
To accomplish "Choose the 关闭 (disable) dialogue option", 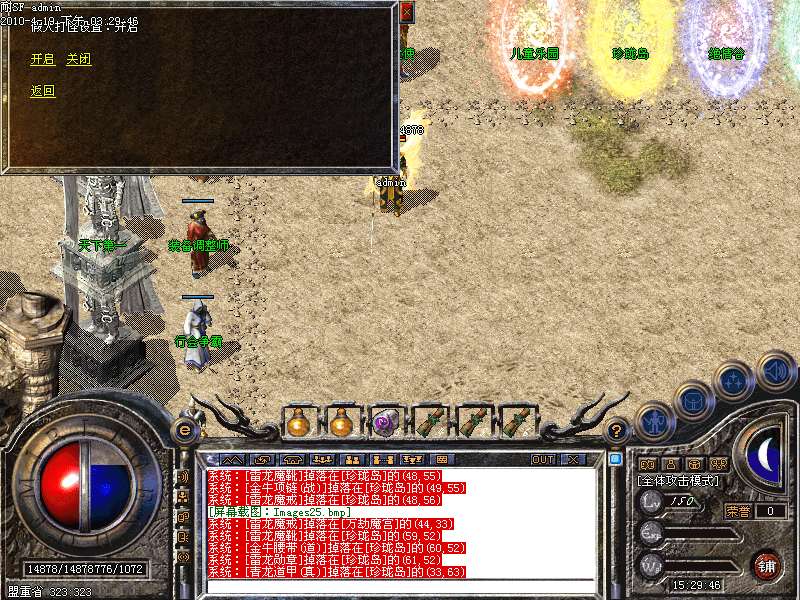I will click(78, 59).
